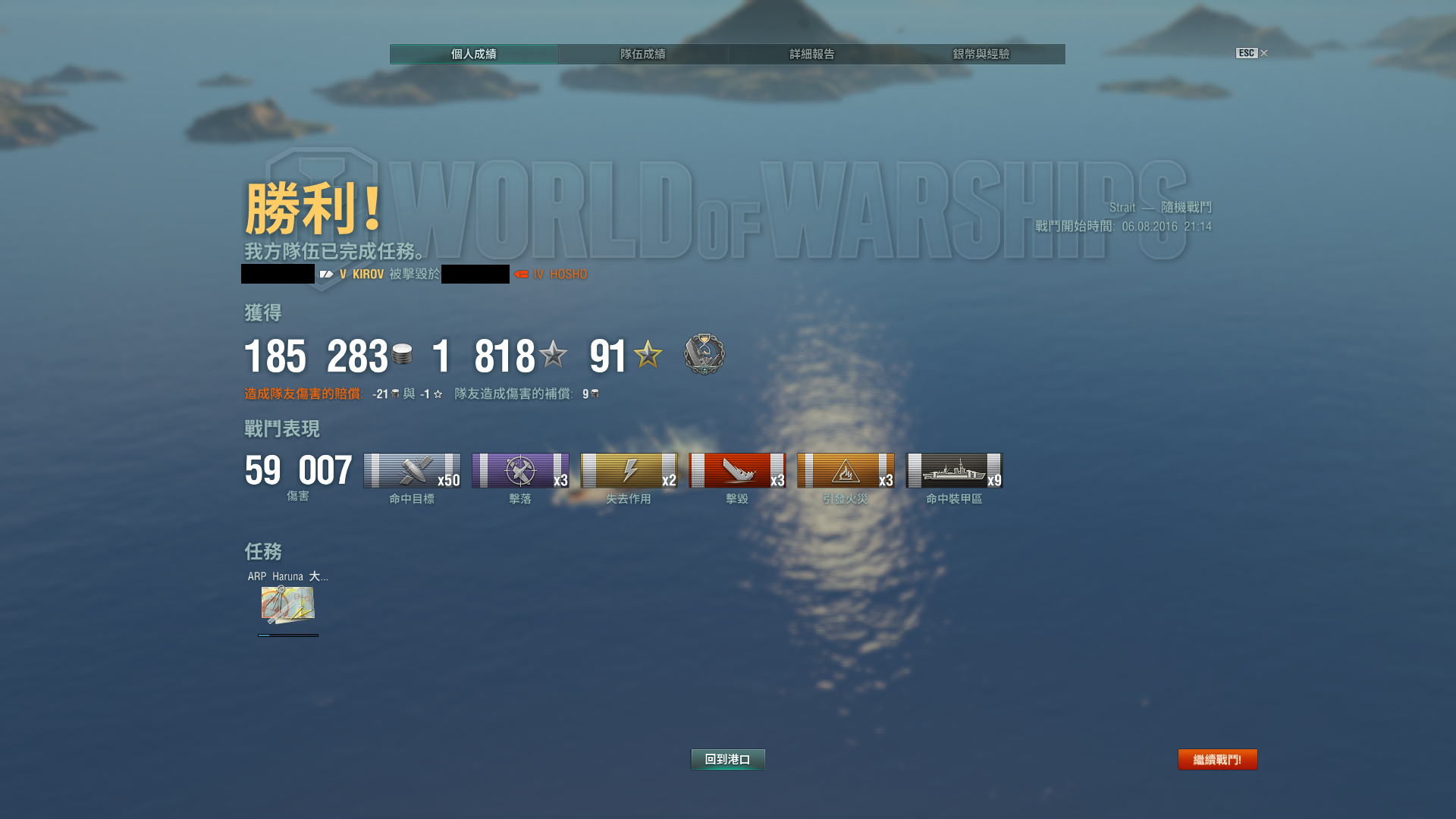Select the ARP Haruna mission thumbnail
1456x819 pixels.
click(287, 604)
